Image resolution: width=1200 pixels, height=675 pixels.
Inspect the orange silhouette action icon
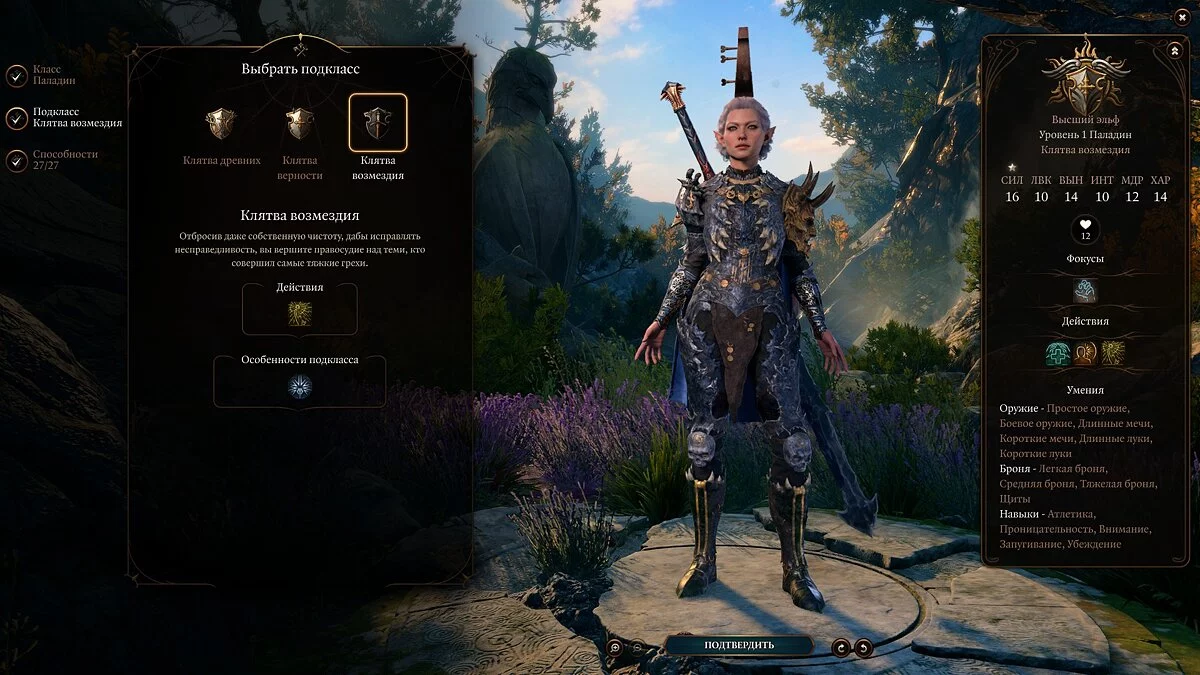(x=1085, y=353)
